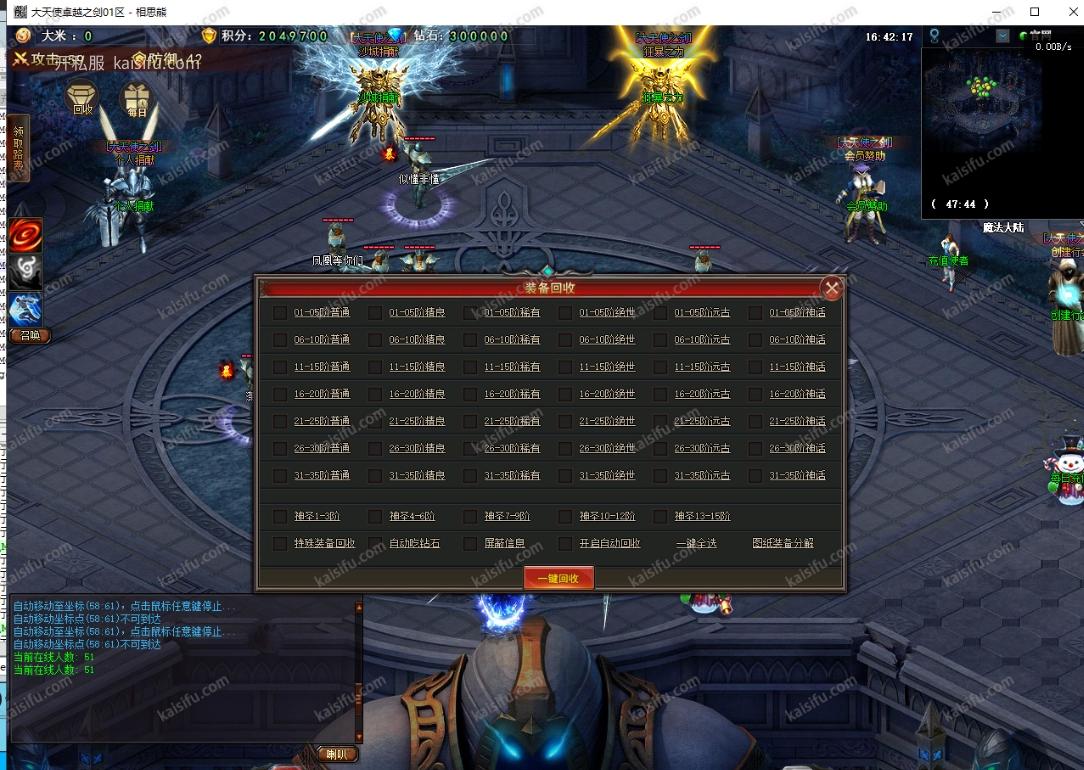Toggle the 特殊装备回收 checkbox
Image resolution: width=1084 pixels, height=770 pixels.
click(280, 544)
